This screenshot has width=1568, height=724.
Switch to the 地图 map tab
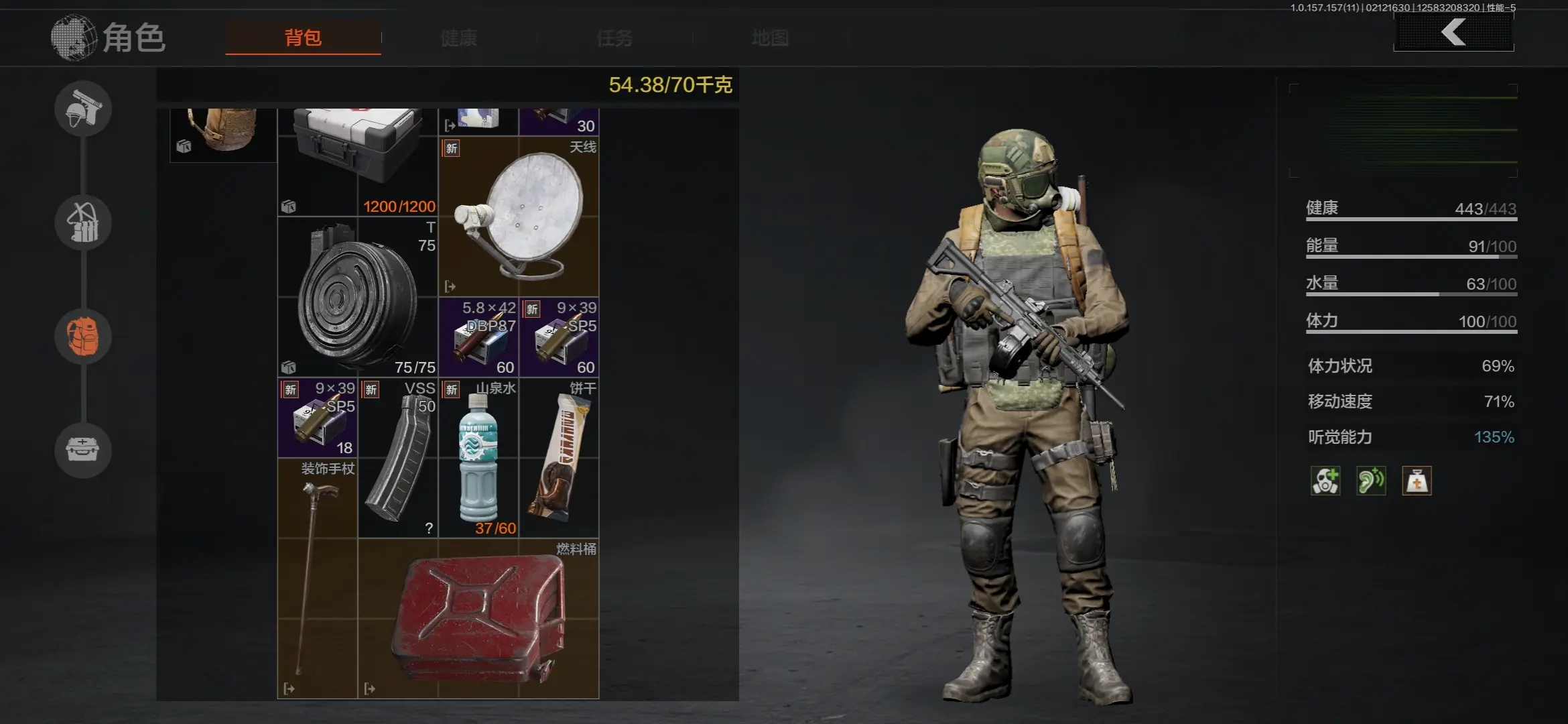pos(770,38)
